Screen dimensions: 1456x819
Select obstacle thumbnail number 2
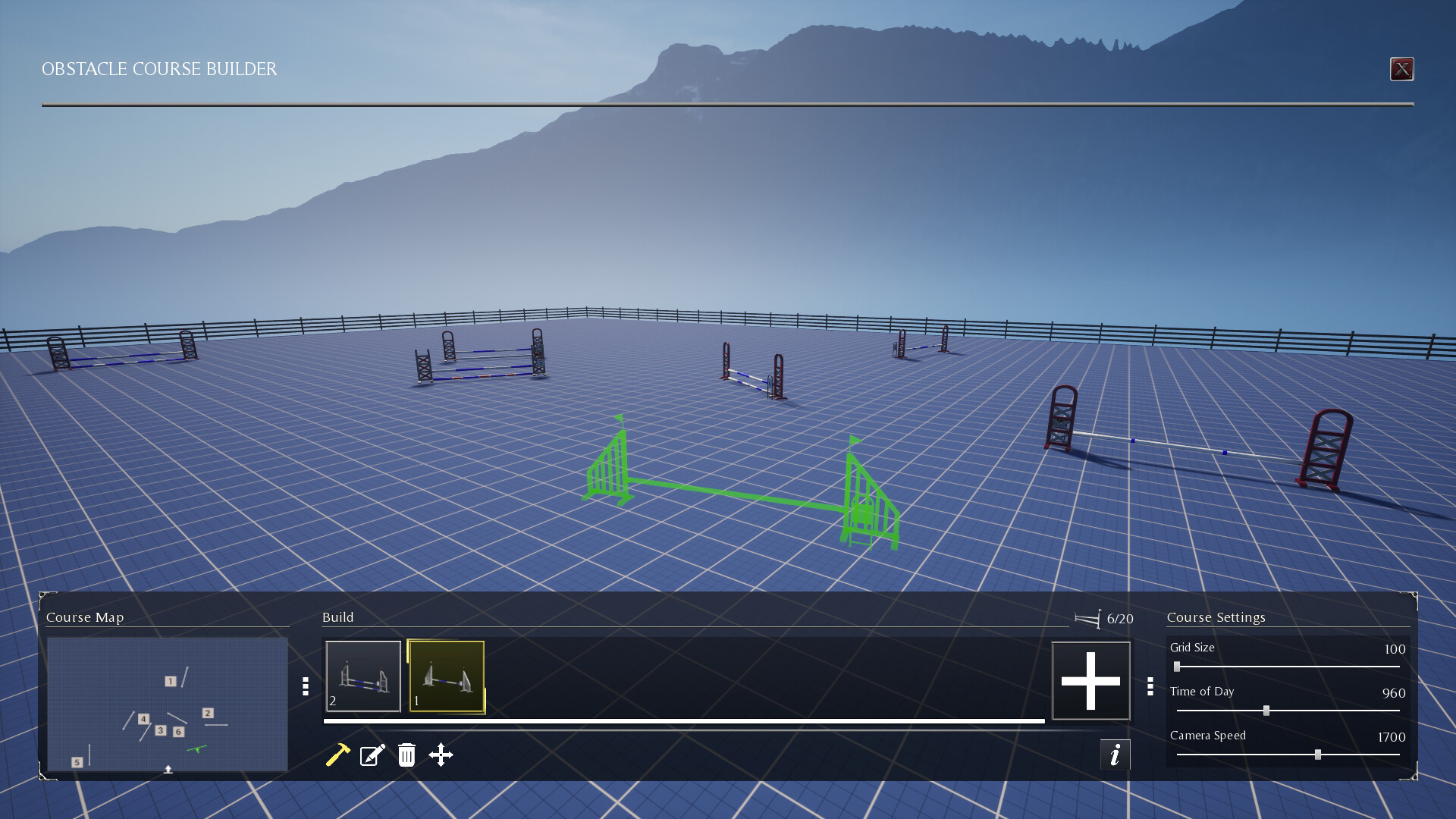tap(363, 677)
